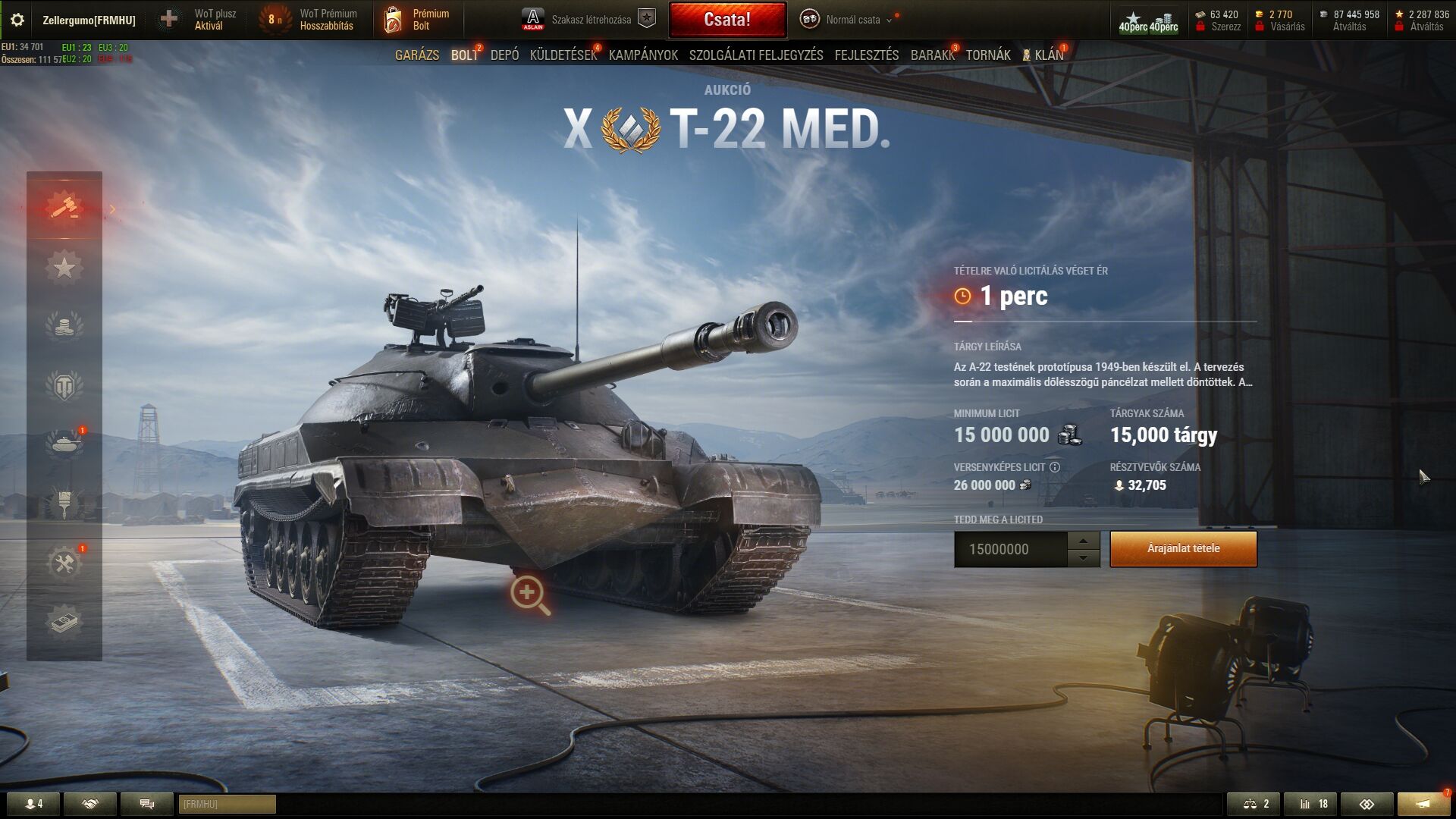The width and height of the screenshot is (1456, 819).
Task: Open the chat channels button
Action: point(147,804)
